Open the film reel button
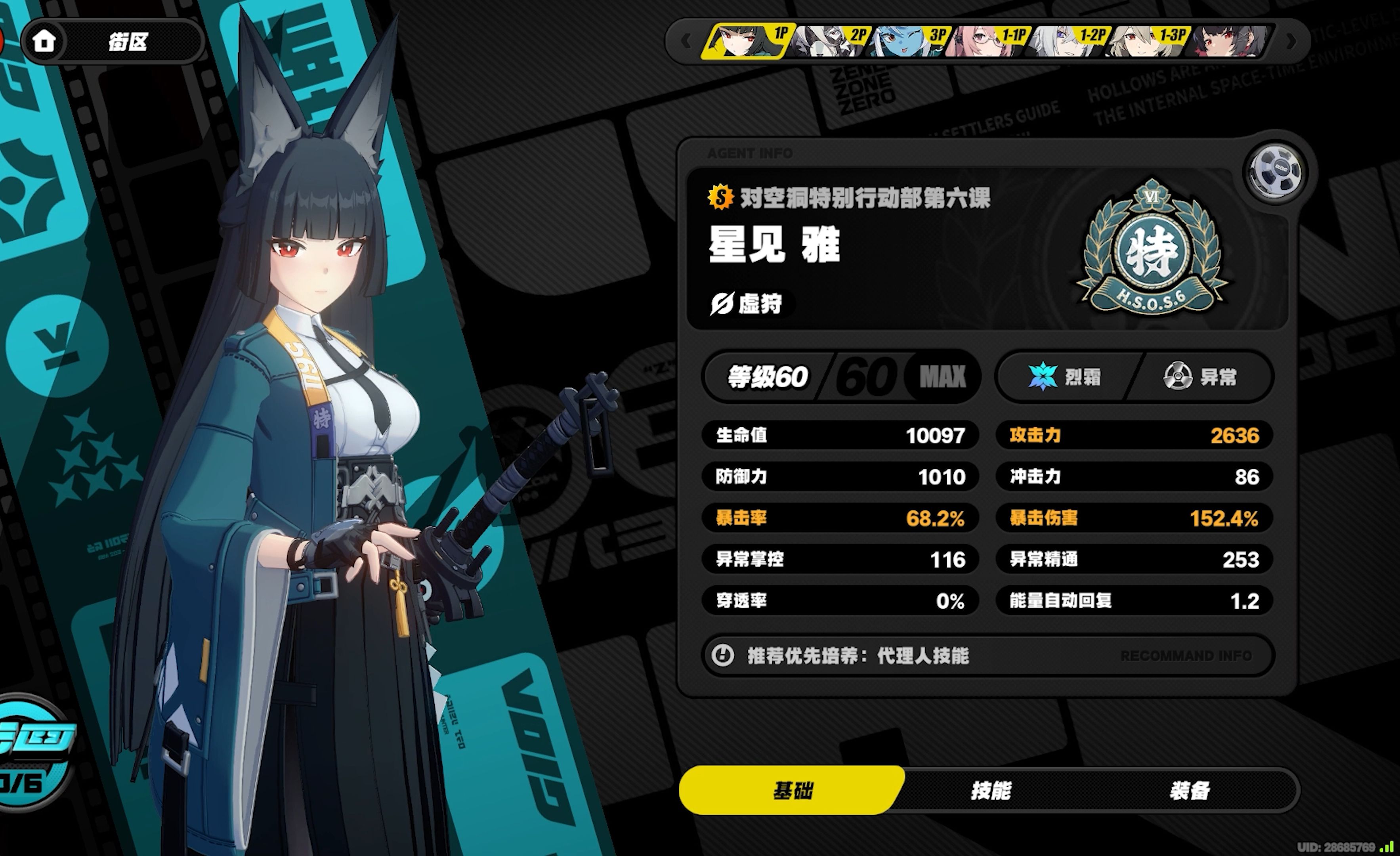 (1274, 172)
